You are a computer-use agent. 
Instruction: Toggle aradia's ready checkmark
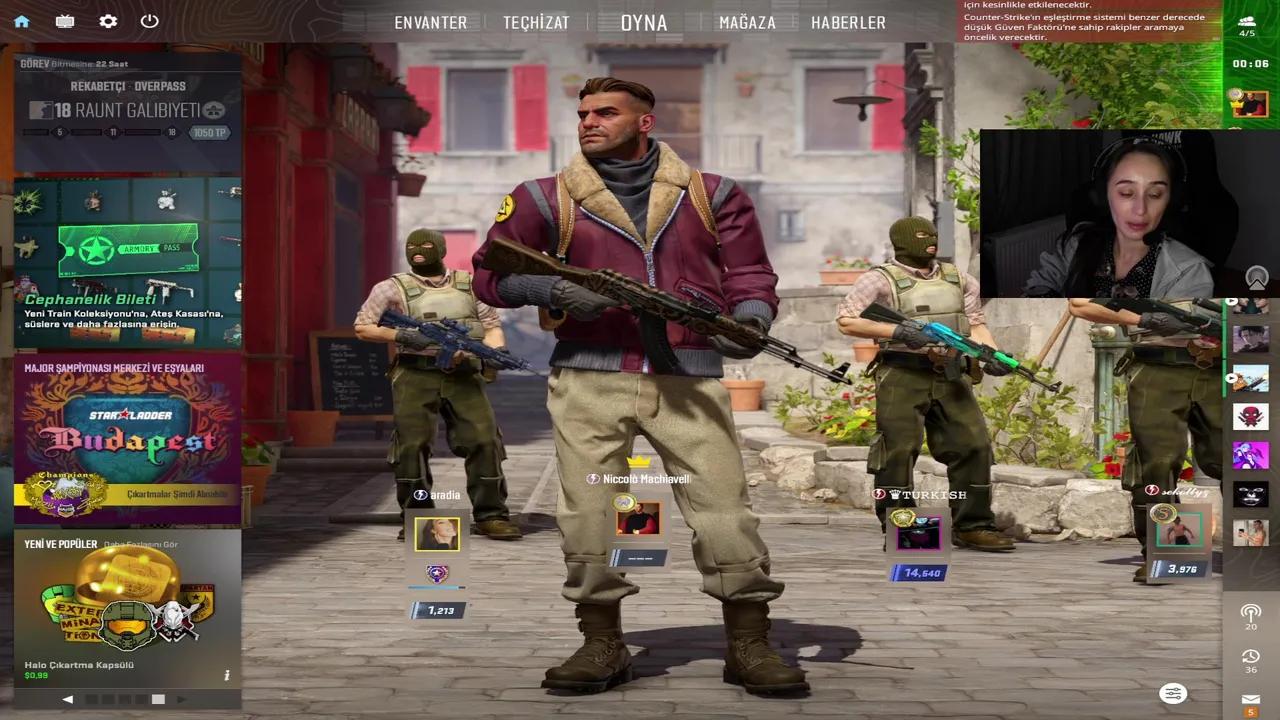click(x=419, y=494)
